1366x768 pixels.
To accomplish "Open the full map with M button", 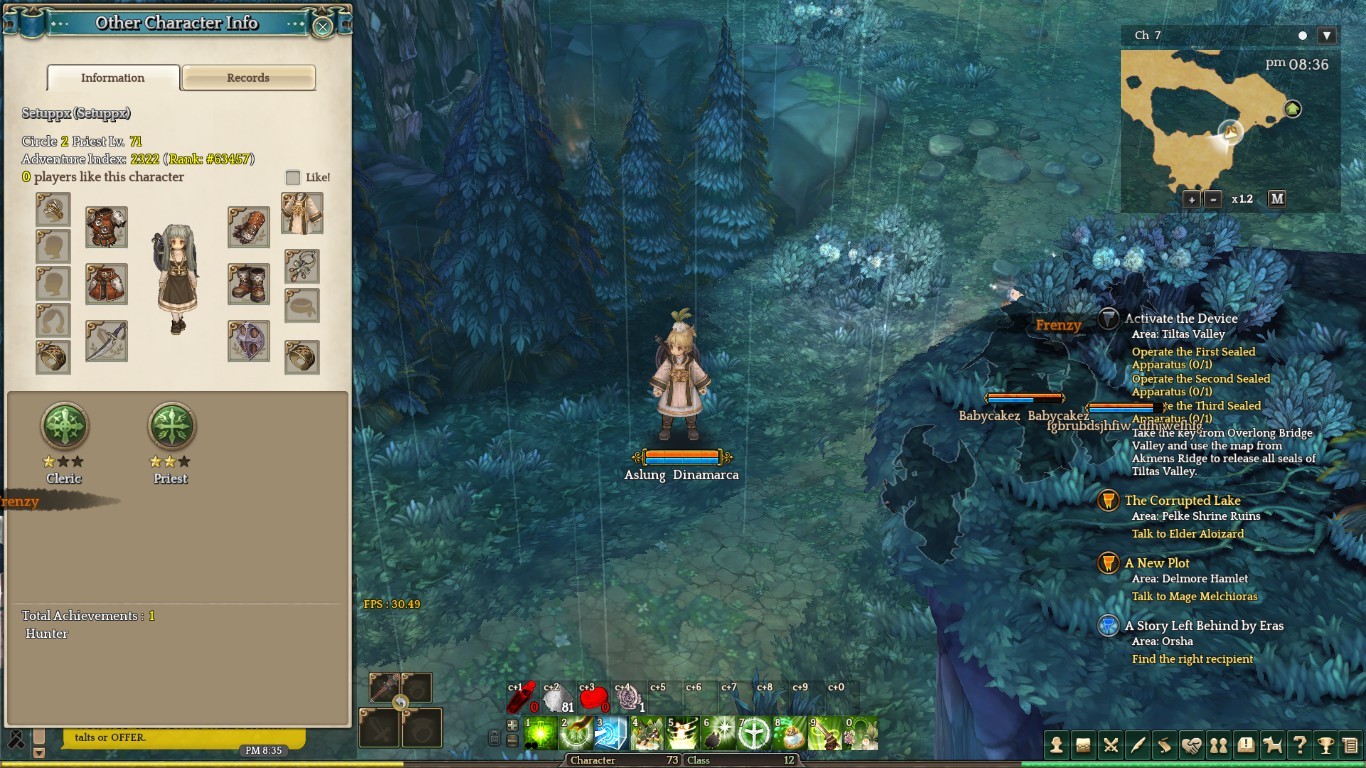I will (x=1277, y=199).
